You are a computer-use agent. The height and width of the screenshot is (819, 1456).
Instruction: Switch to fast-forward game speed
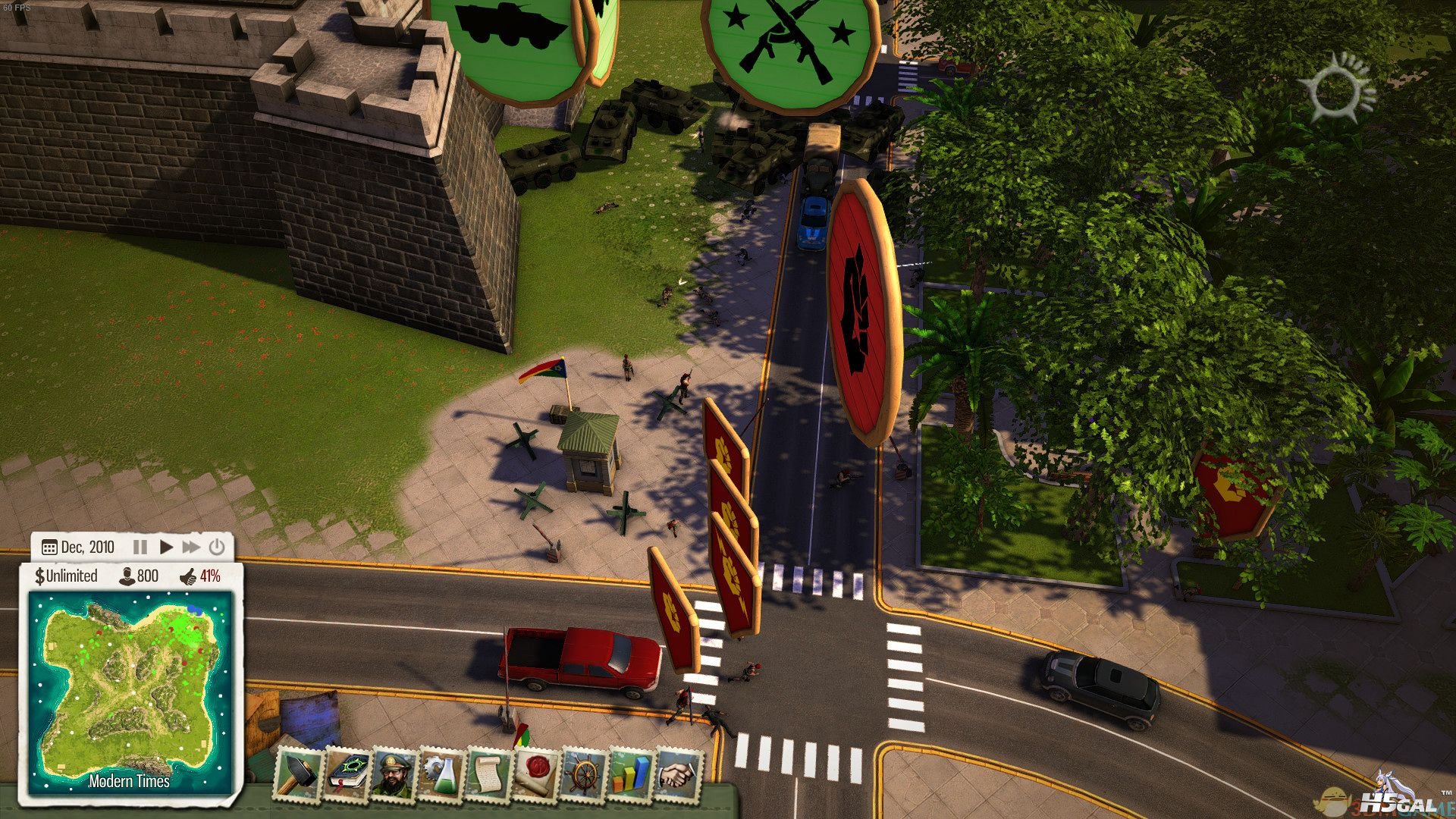point(191,547)
